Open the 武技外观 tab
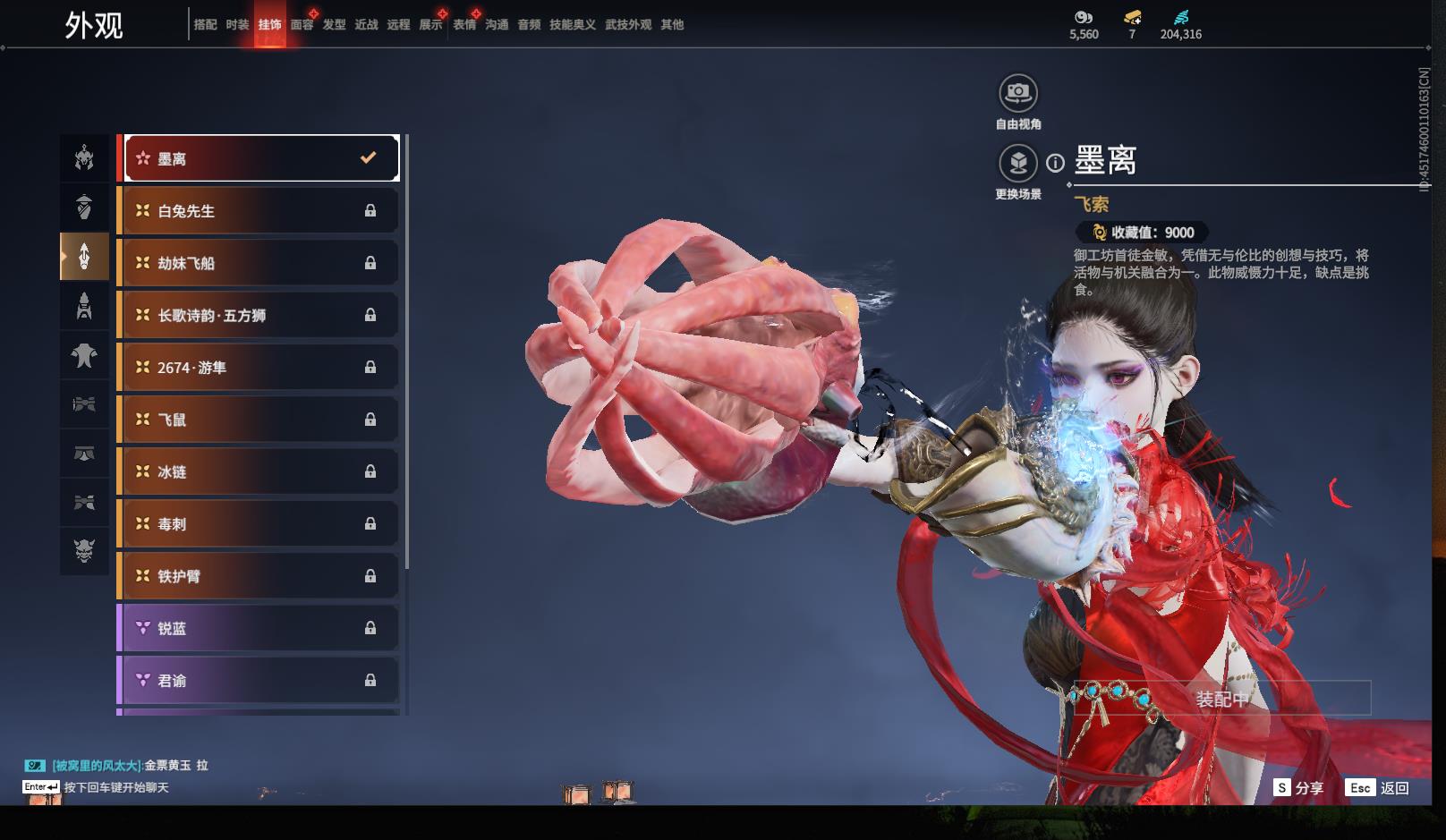Screen dimensions: 1446x840 (627, 25)
